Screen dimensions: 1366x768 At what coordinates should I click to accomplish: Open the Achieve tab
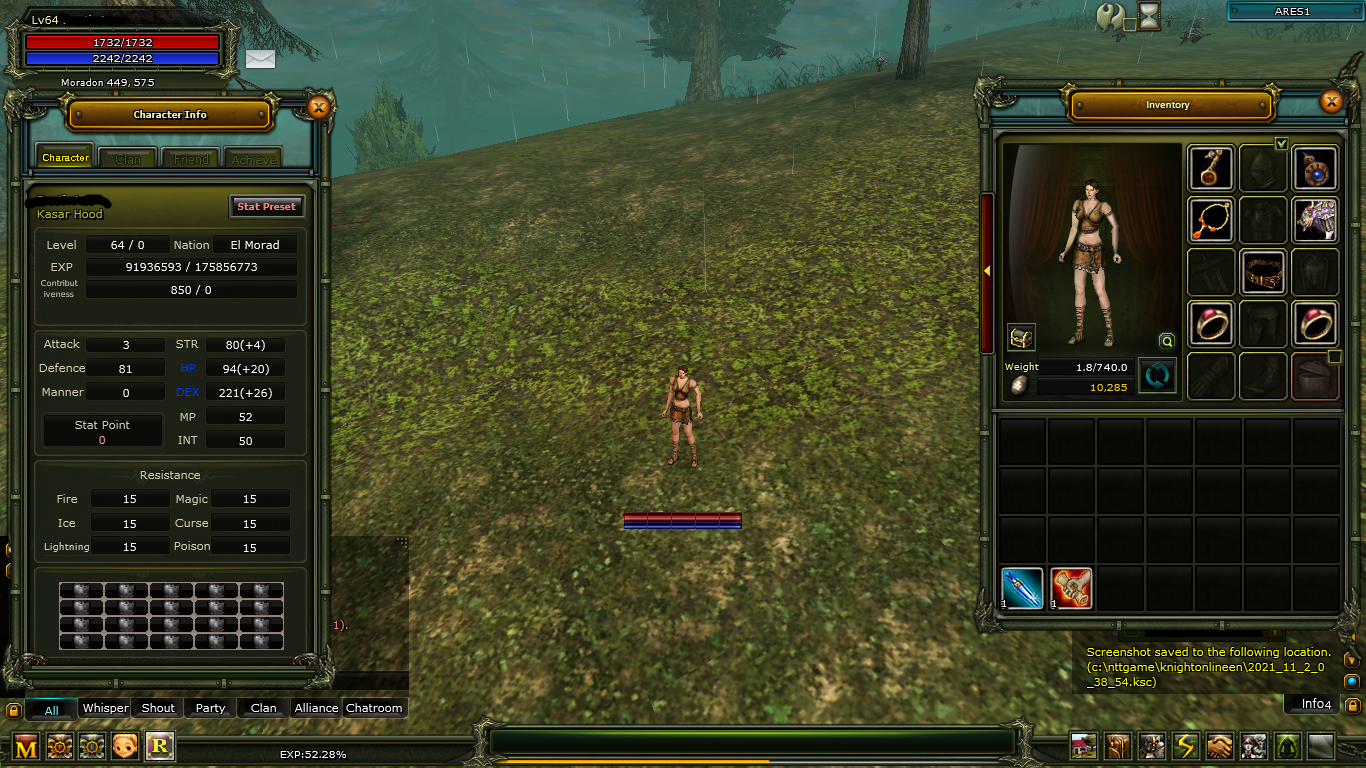click(253, 158)
